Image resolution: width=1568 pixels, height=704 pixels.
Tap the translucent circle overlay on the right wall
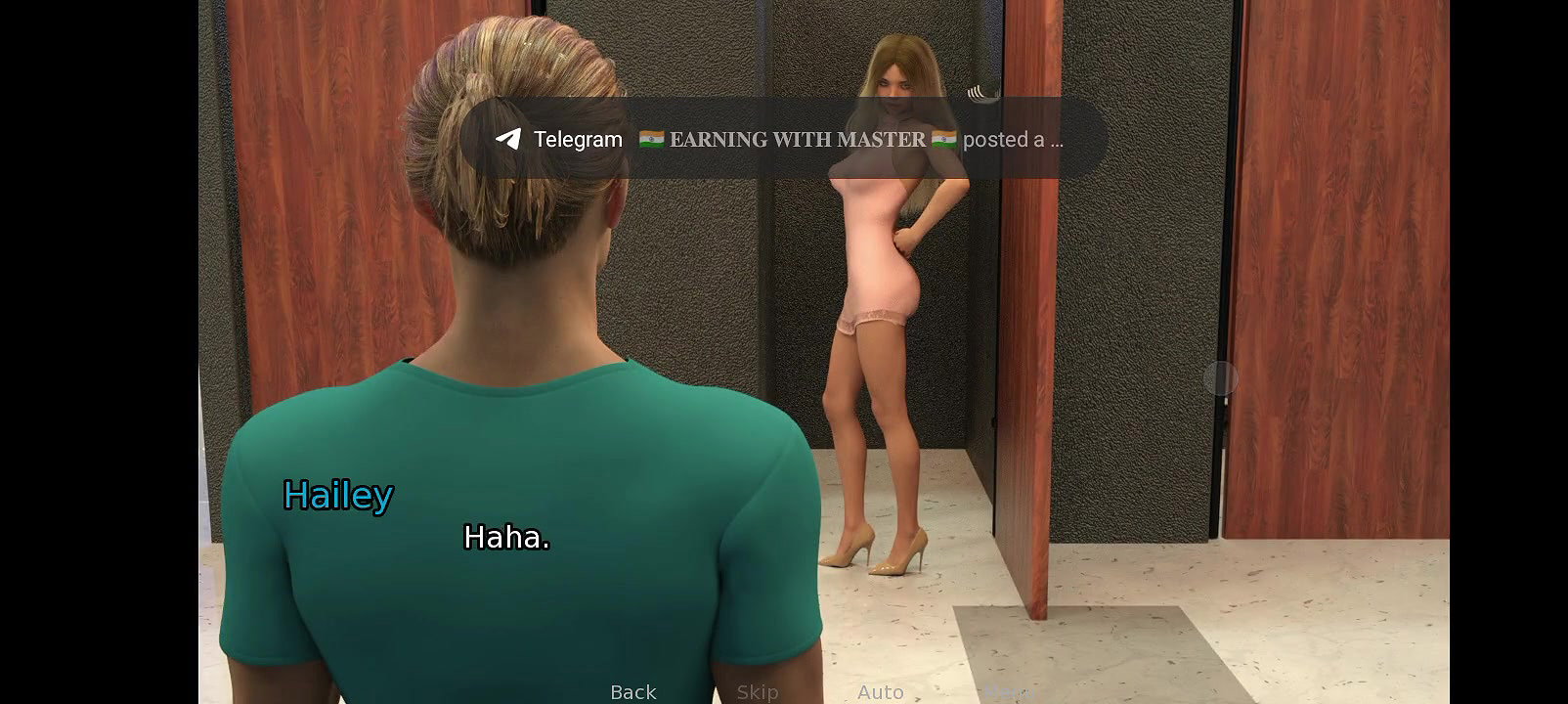tap(1221, 379)
